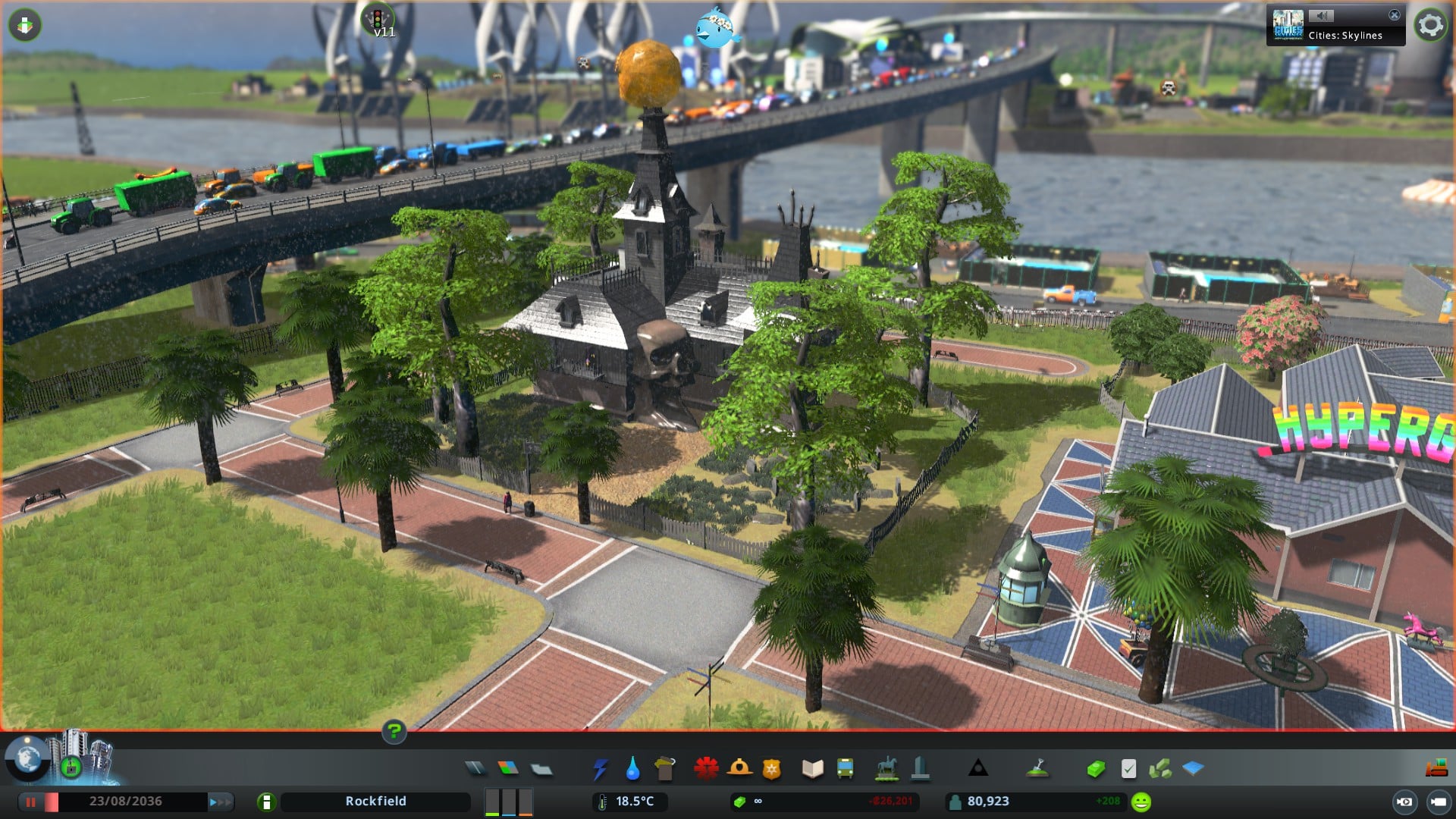Viewport: 1456px width, 819px height.
Task: Open city info beside Rockfield name
Action: point(266,802)
